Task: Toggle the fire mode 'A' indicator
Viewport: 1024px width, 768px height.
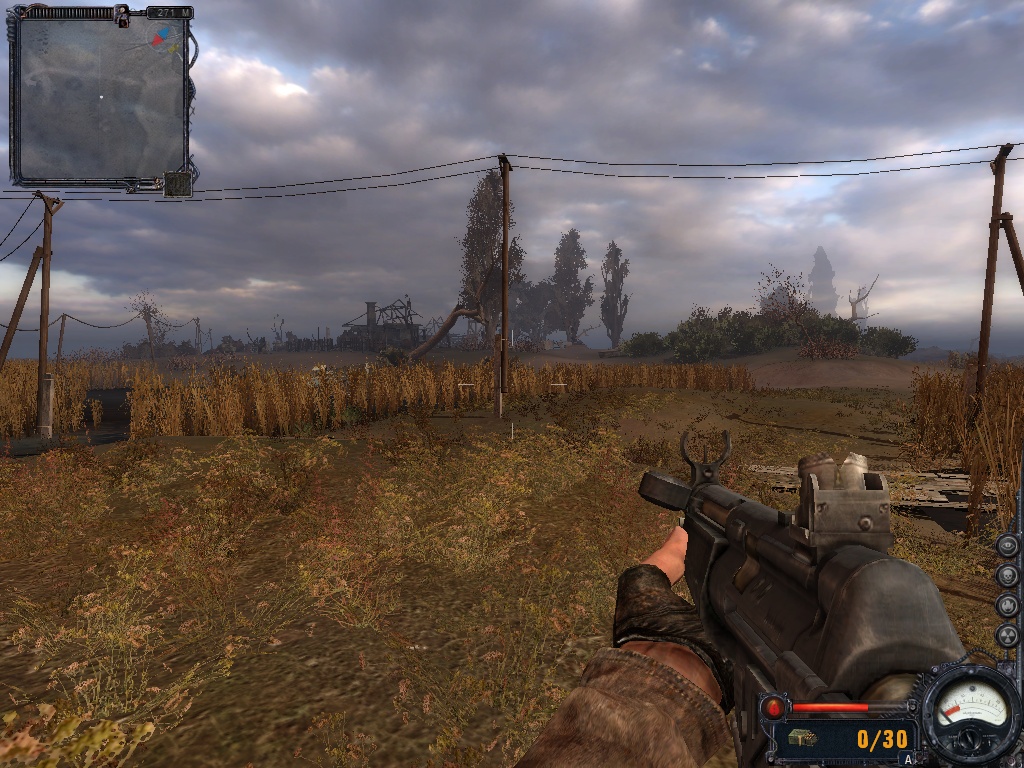Action: pos(908,759)
